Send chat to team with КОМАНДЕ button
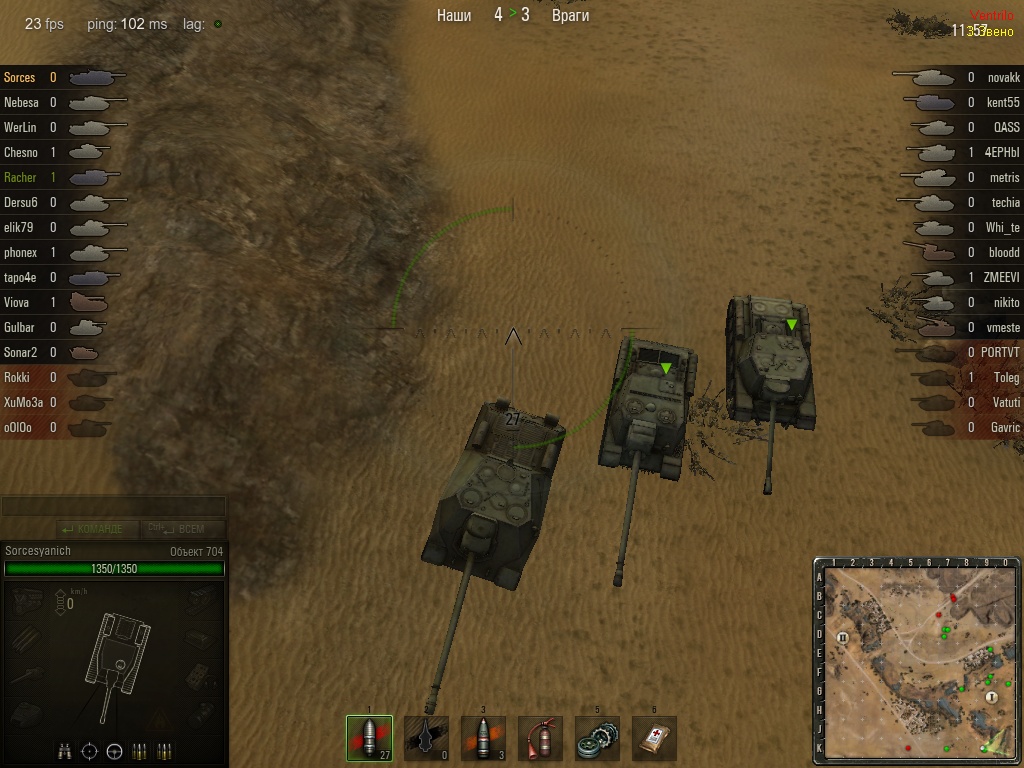Viewport: 1024px width, 768px height. (x=92, y=529)
